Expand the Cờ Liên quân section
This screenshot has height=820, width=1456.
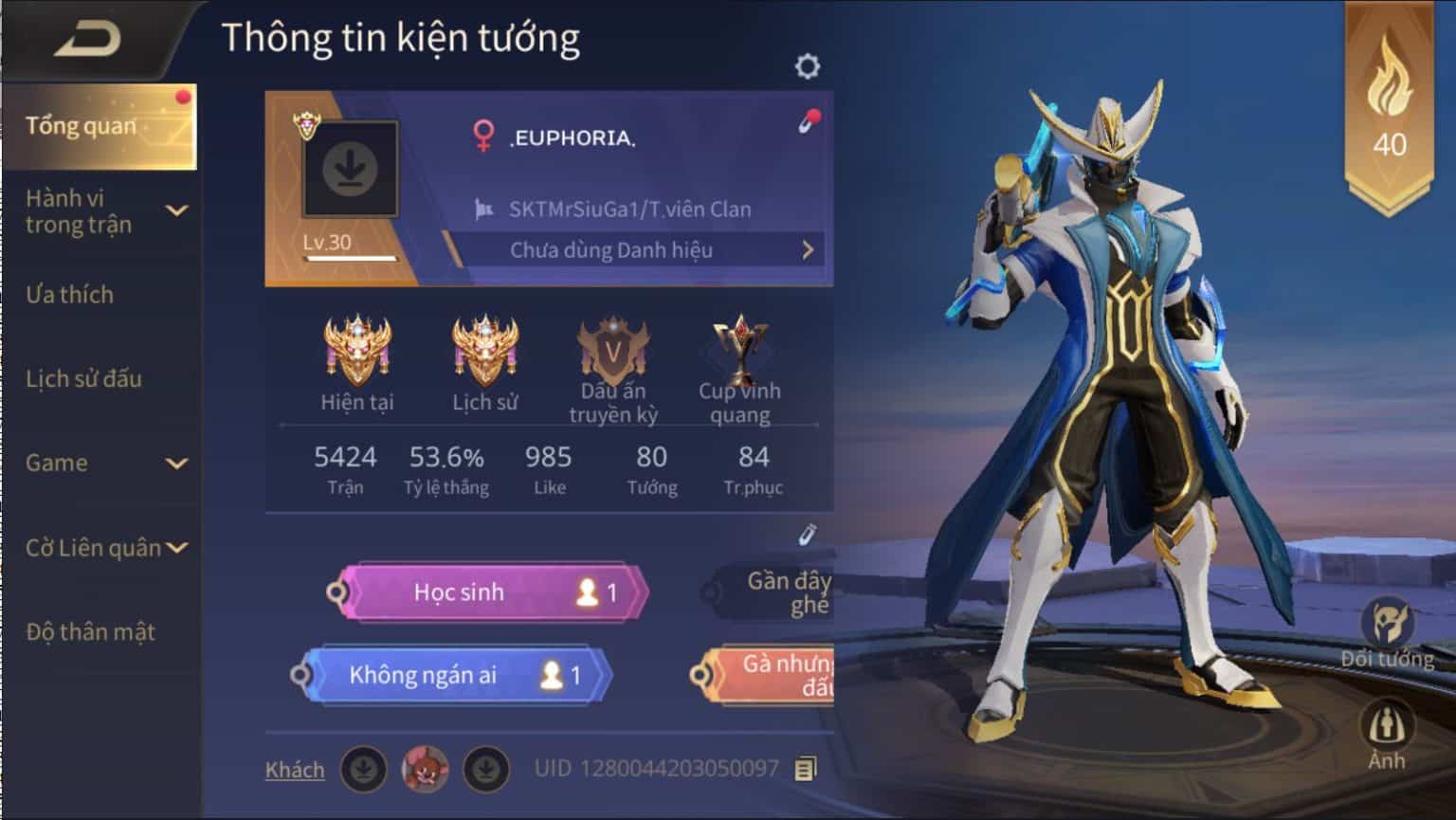coord(176,548)
